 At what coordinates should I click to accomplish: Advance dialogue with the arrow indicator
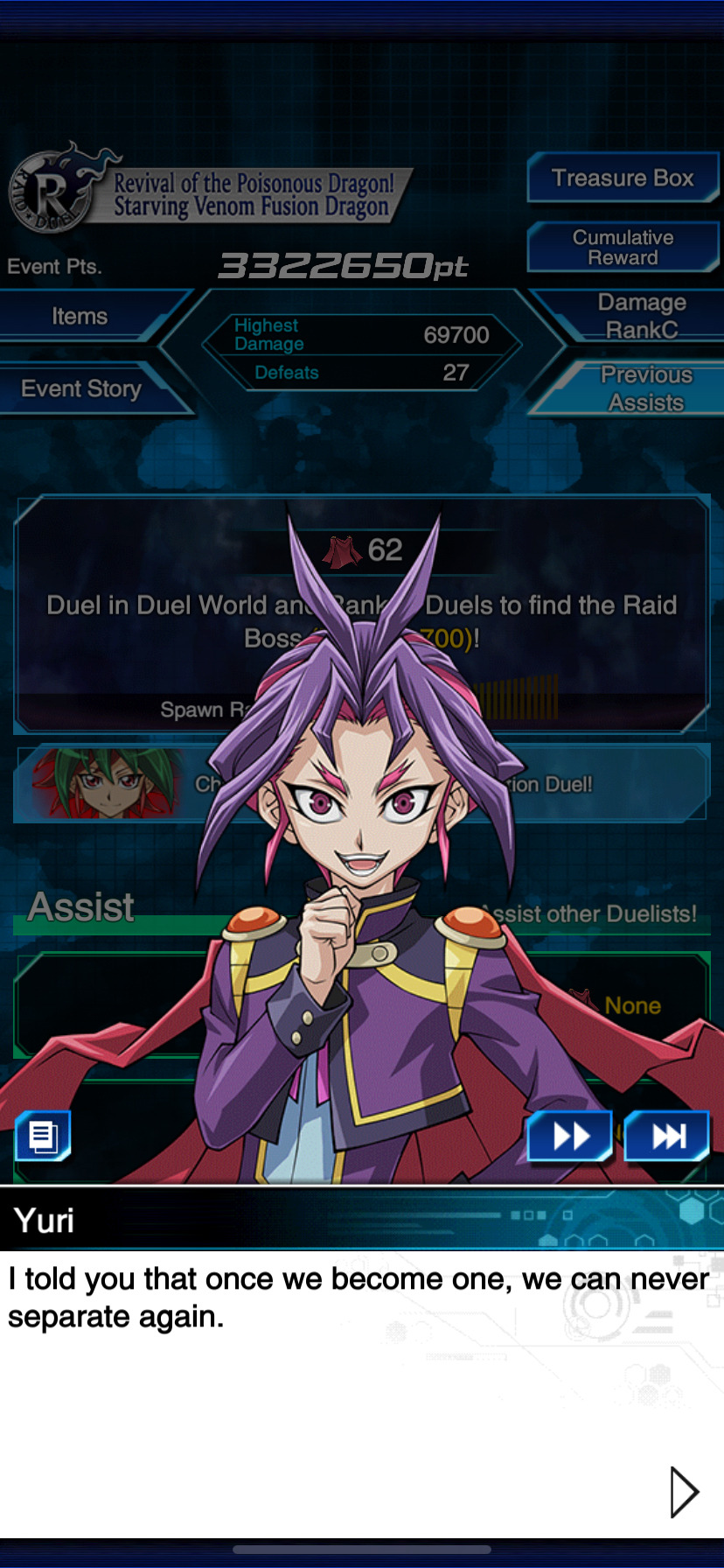tap(684, 1491)
